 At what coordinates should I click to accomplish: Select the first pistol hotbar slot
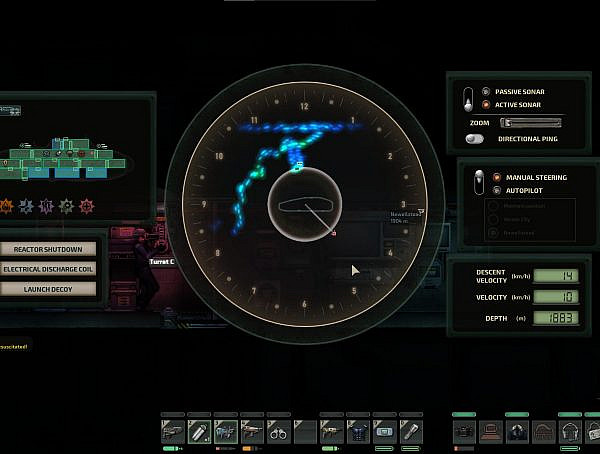click(x=173, y=431)
